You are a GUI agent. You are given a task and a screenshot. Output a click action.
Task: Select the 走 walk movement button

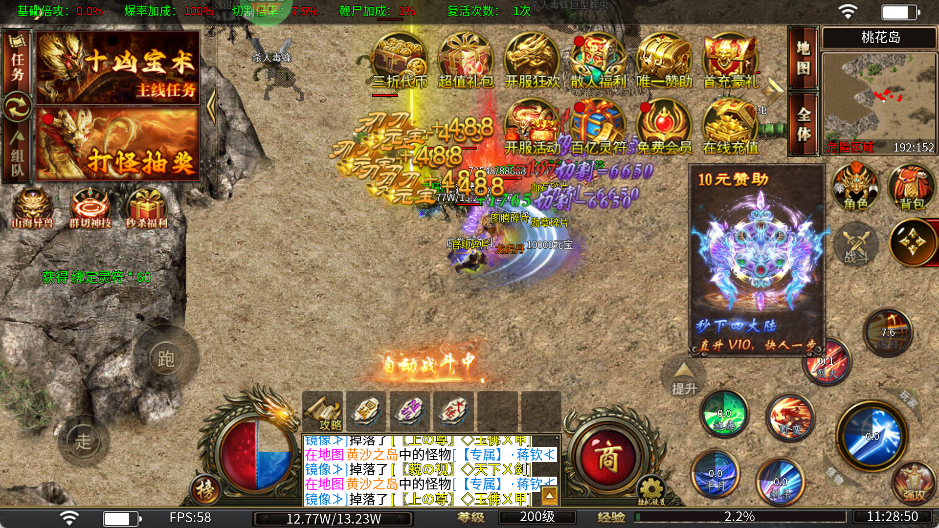tap(84, 439)
